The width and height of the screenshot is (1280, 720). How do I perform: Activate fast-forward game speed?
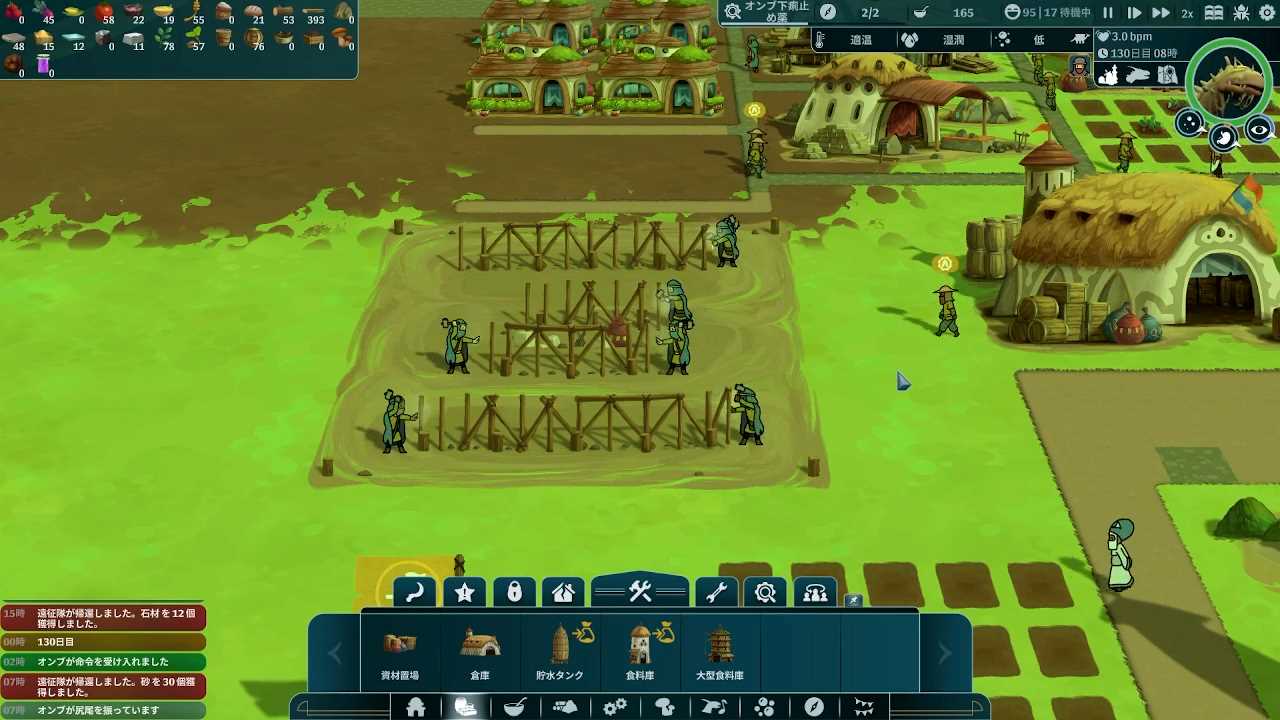1160,13
